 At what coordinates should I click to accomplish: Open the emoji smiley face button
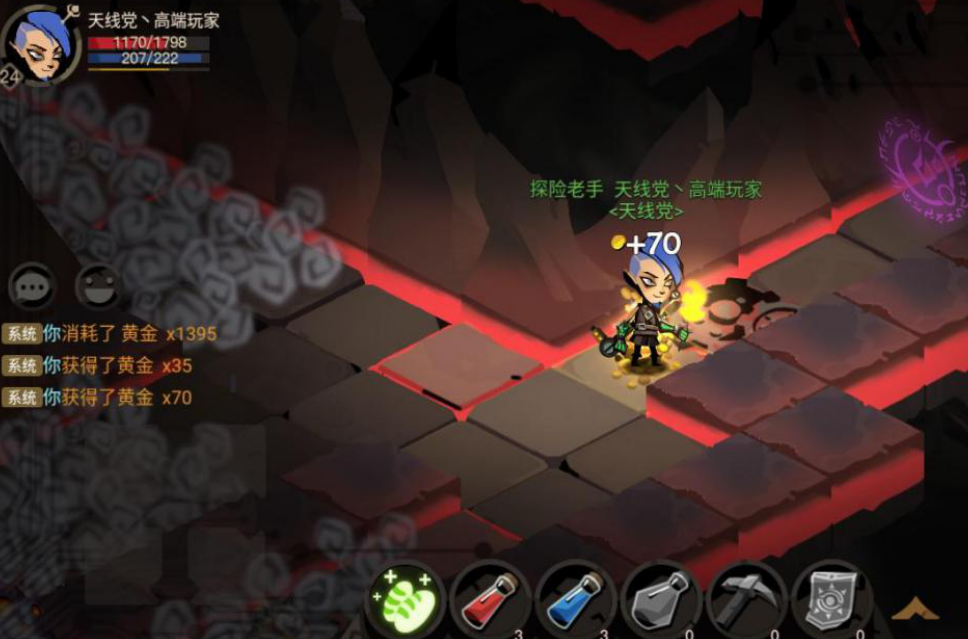(99, 287)
